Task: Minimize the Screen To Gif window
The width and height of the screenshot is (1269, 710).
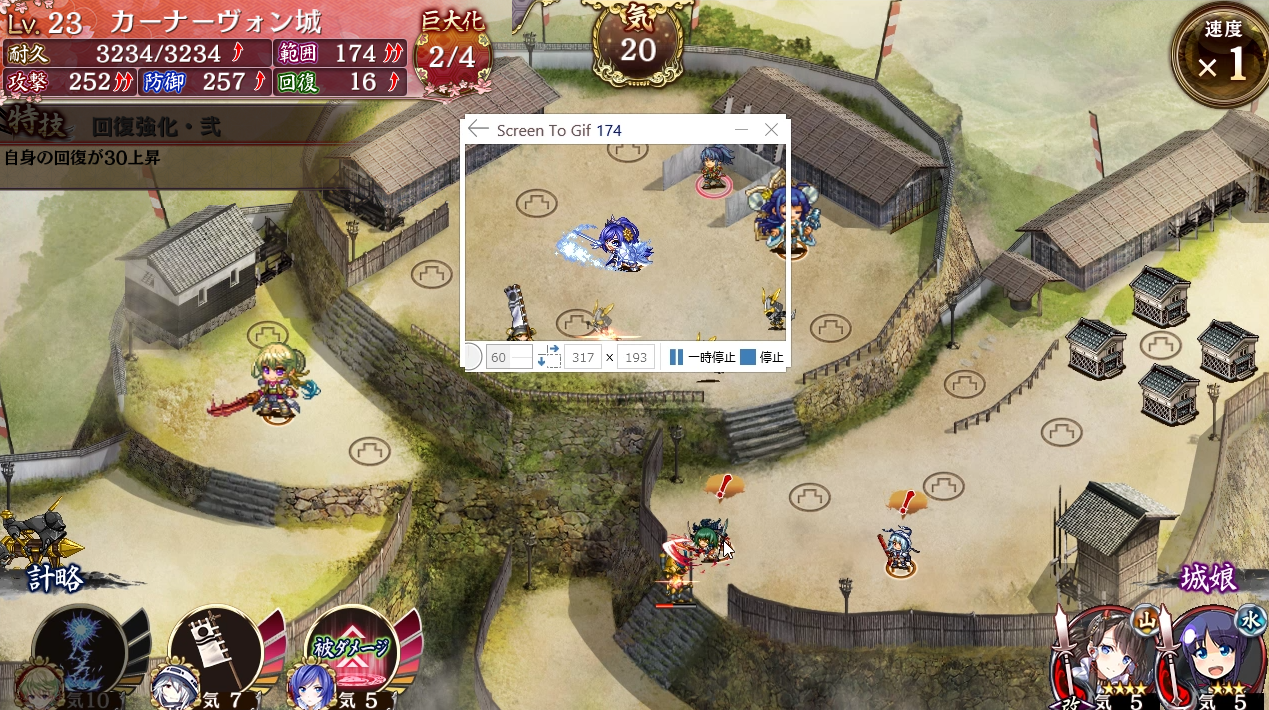Action: pyautogui.click(x=741, y=130)
